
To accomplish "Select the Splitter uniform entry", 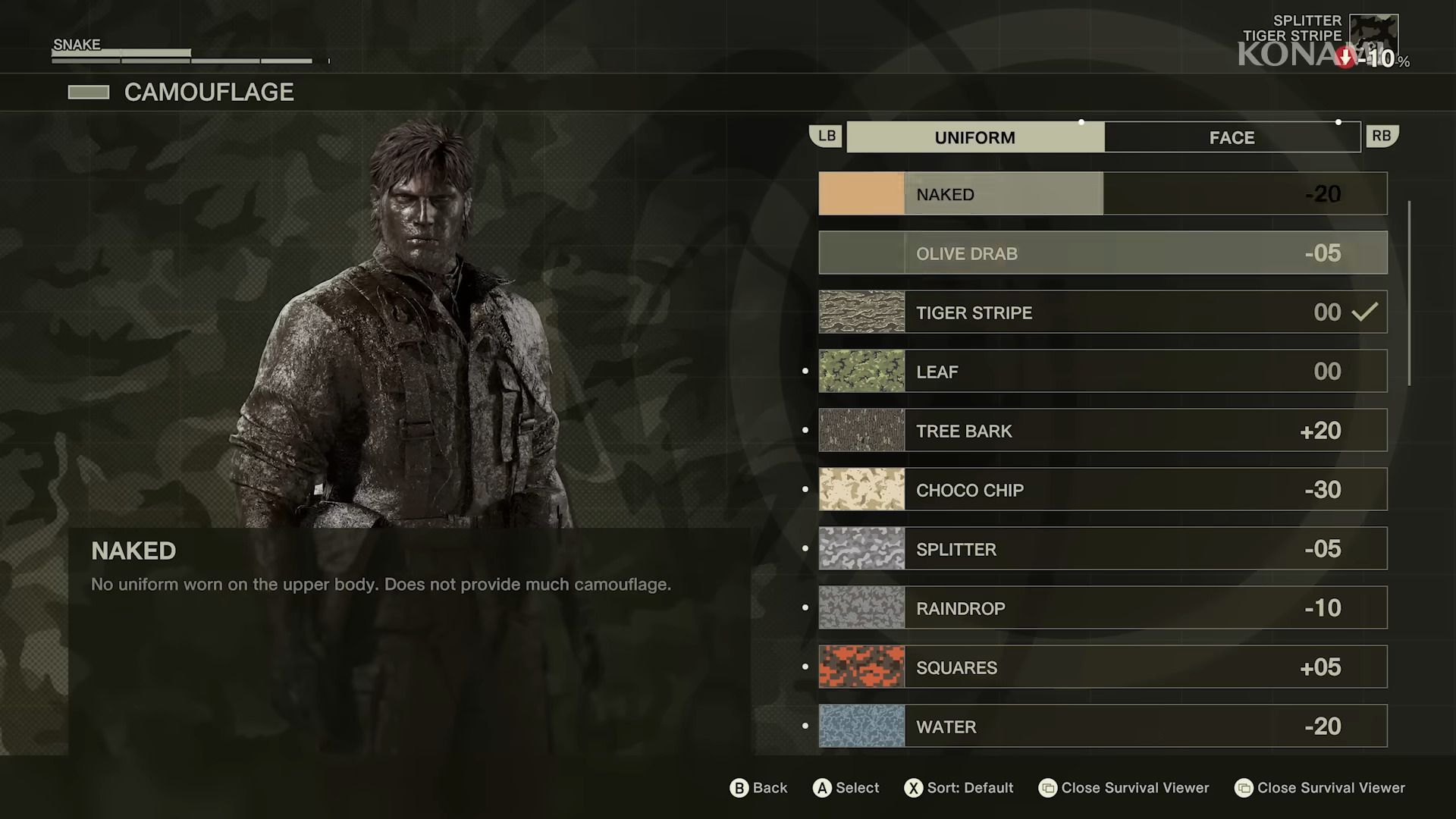I will click(1102, 548).
